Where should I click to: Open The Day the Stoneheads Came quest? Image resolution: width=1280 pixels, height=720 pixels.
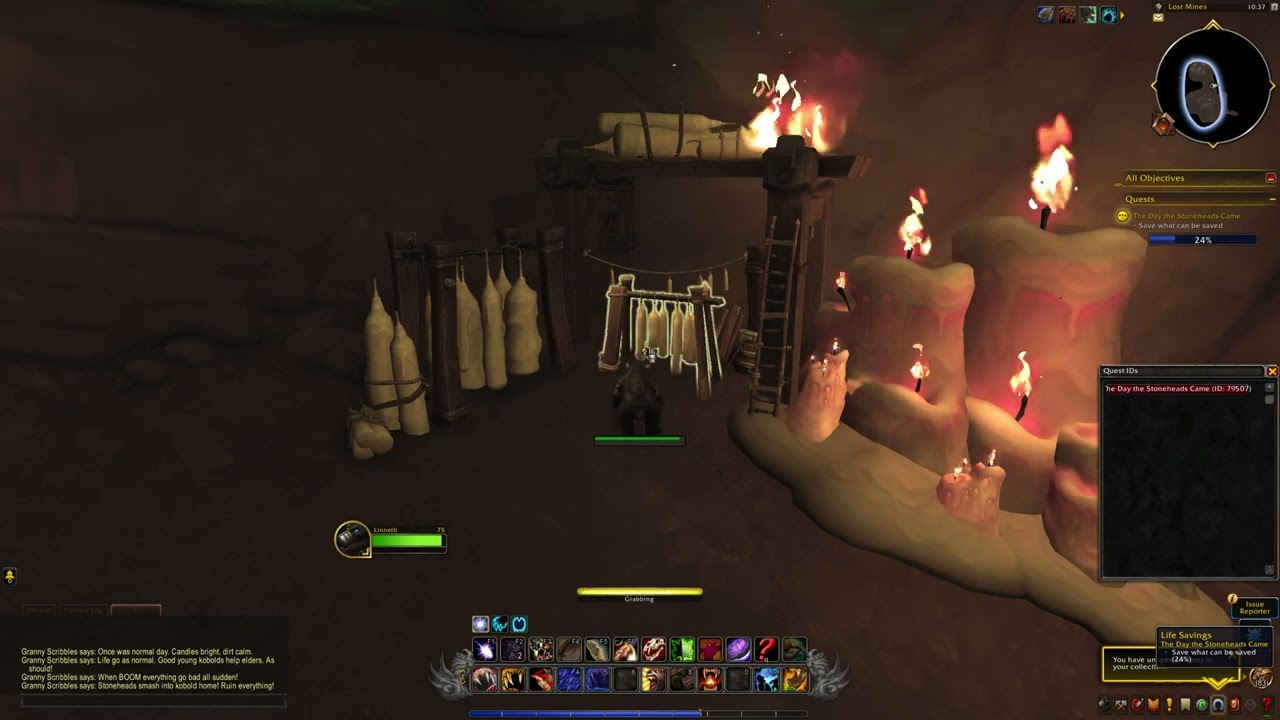coord(1186,216)
